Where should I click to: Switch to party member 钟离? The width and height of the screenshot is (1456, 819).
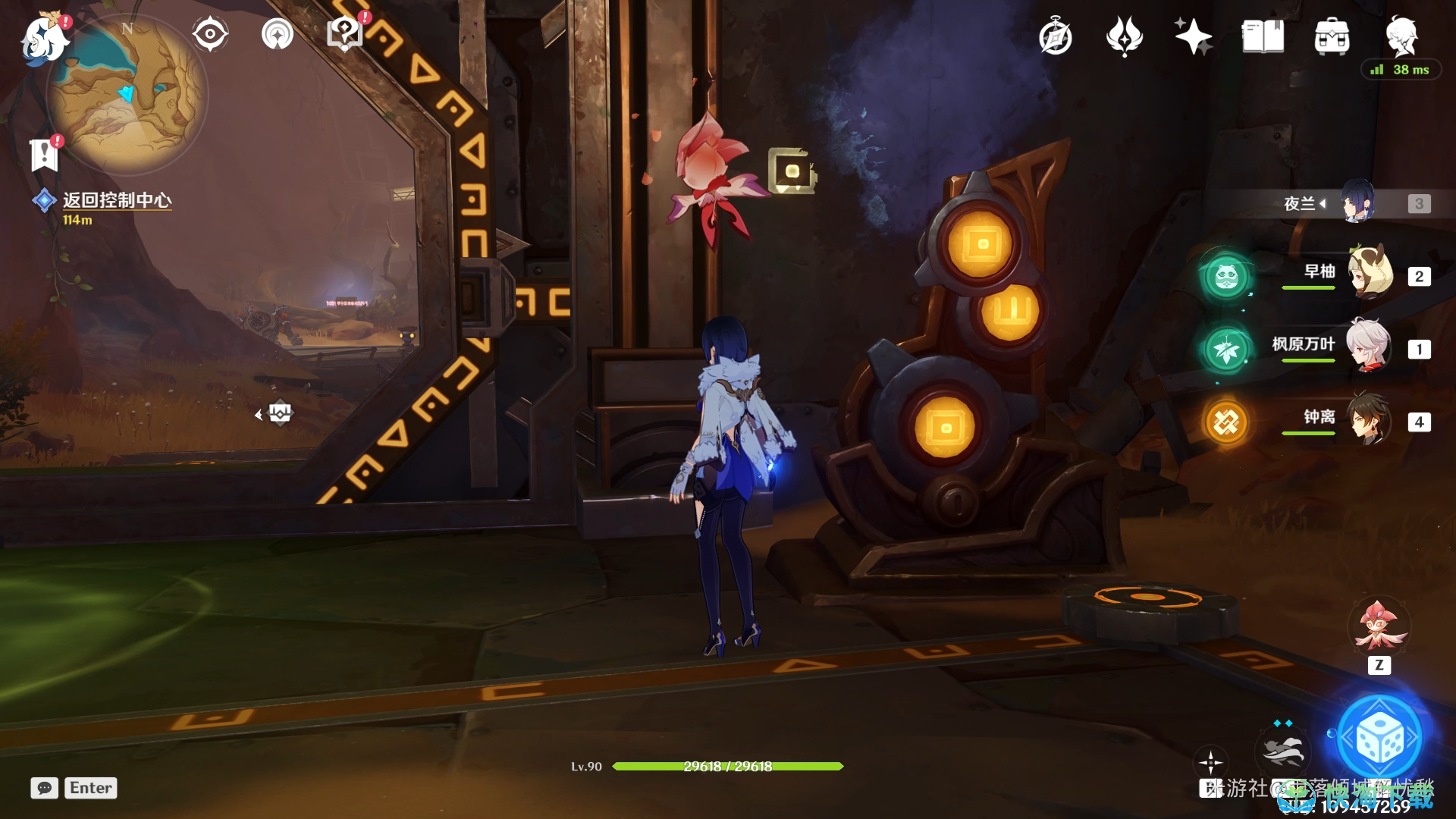[1370, 419]
